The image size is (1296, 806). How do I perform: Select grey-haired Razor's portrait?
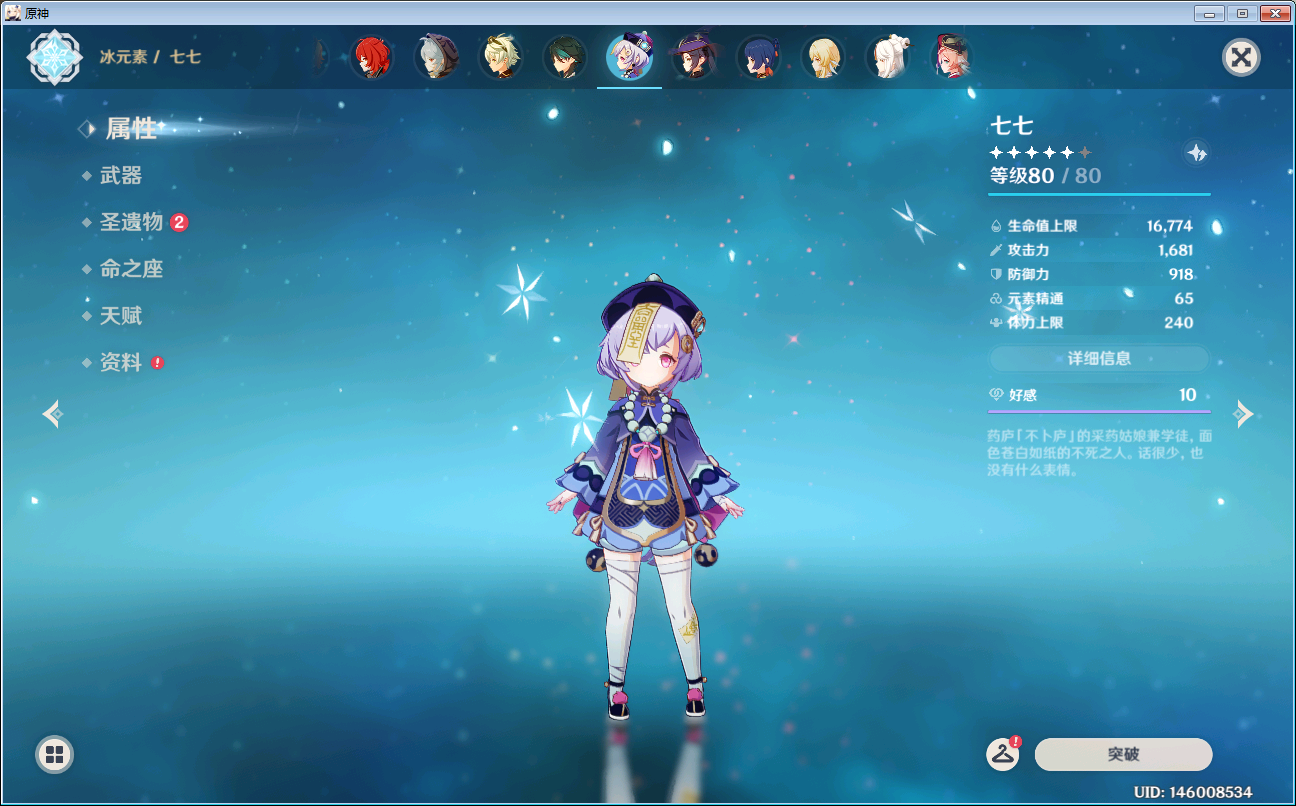click(x=436, y=58)
